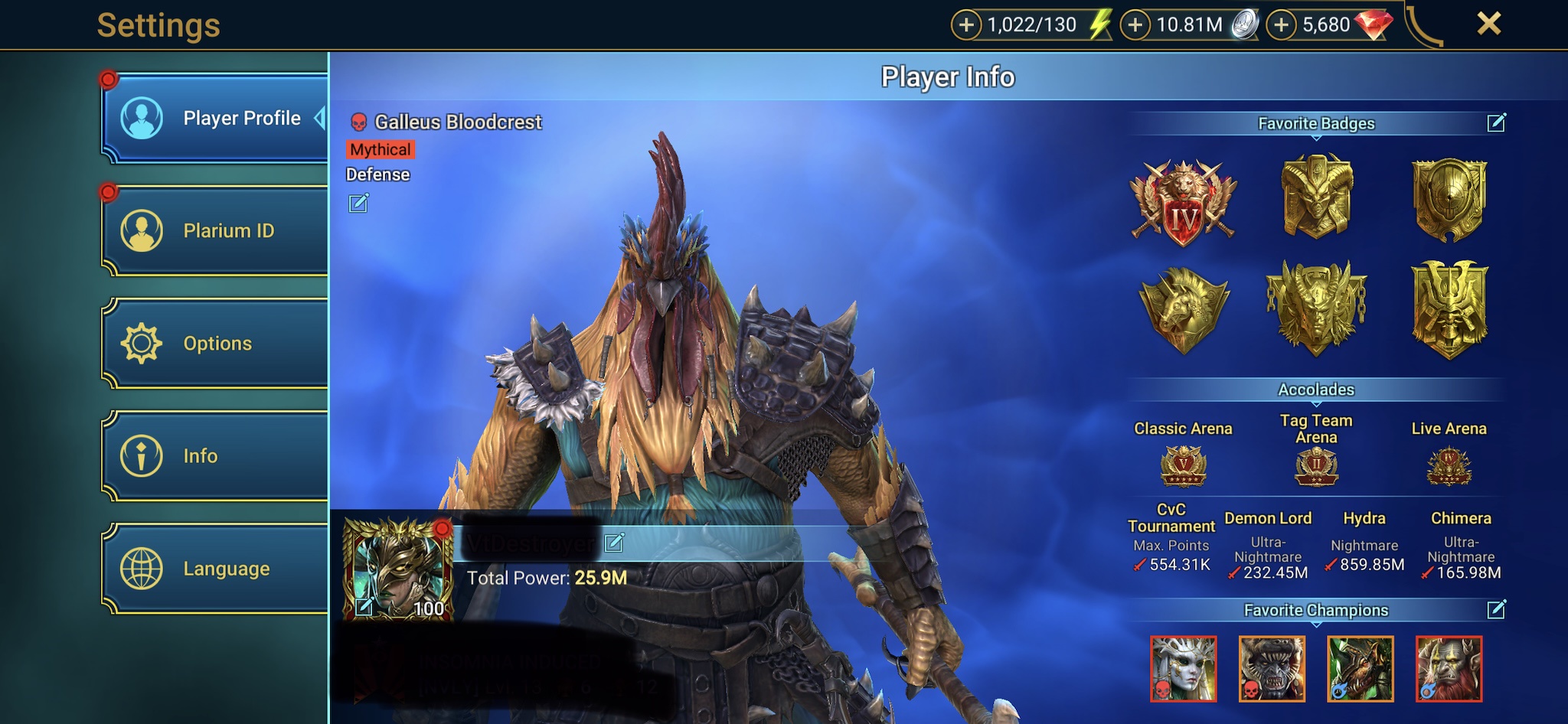This screenshot has height=724, width=1568.
Task: Open the Player Profile tab
Action: (216, 119)
